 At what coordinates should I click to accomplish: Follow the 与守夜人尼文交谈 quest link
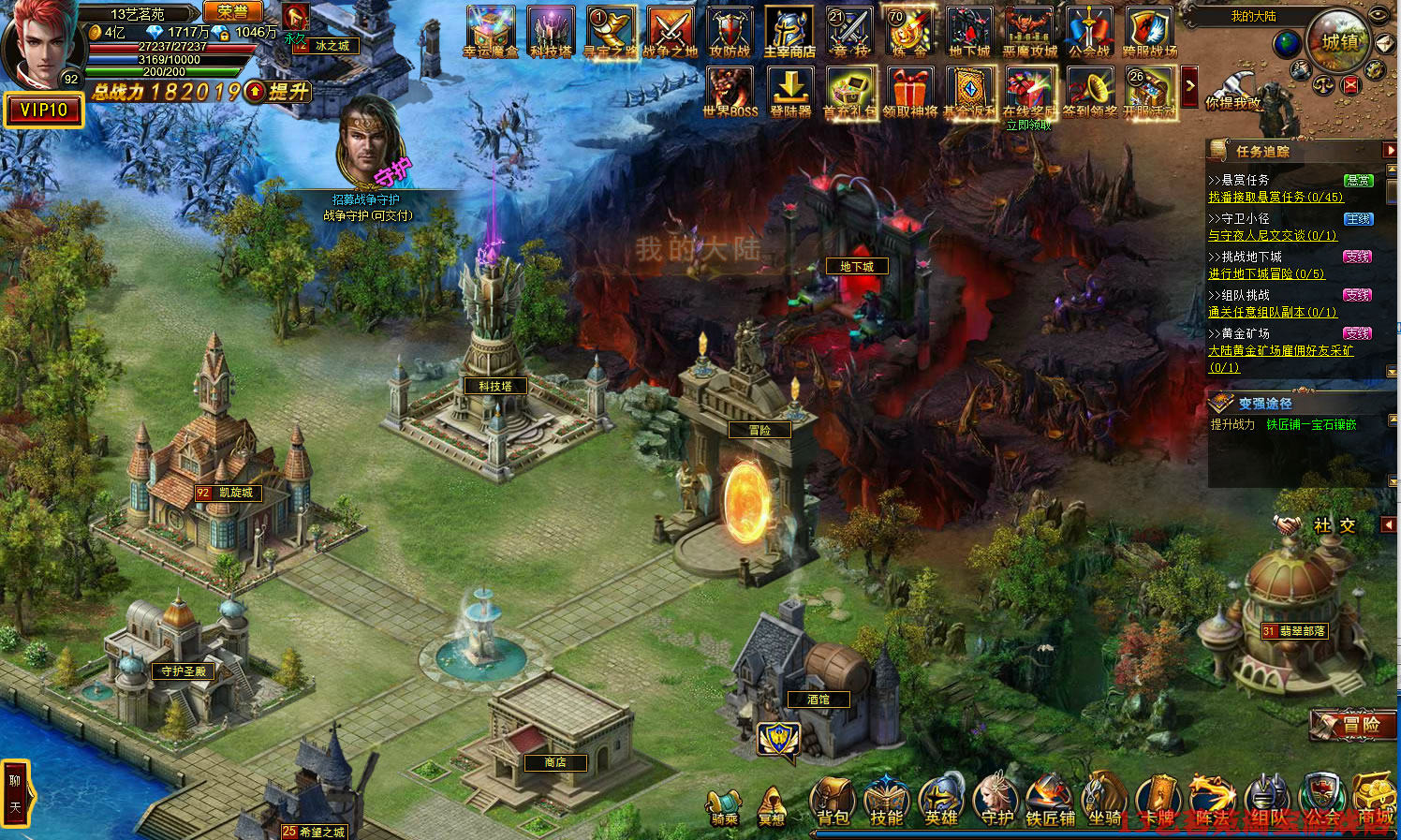[x=1272, y=236]
